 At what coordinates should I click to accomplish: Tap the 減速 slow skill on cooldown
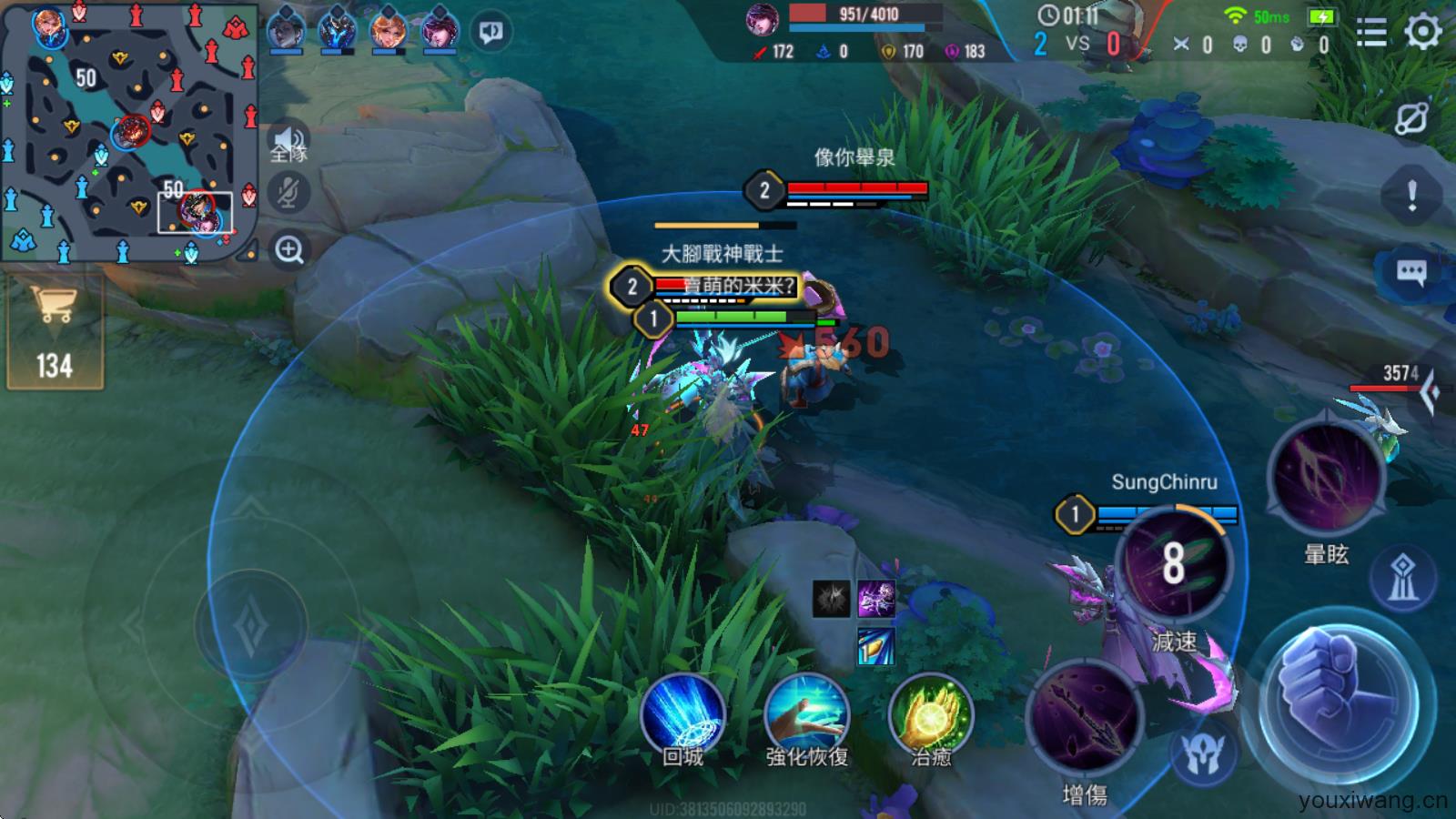coord(1174,562)
